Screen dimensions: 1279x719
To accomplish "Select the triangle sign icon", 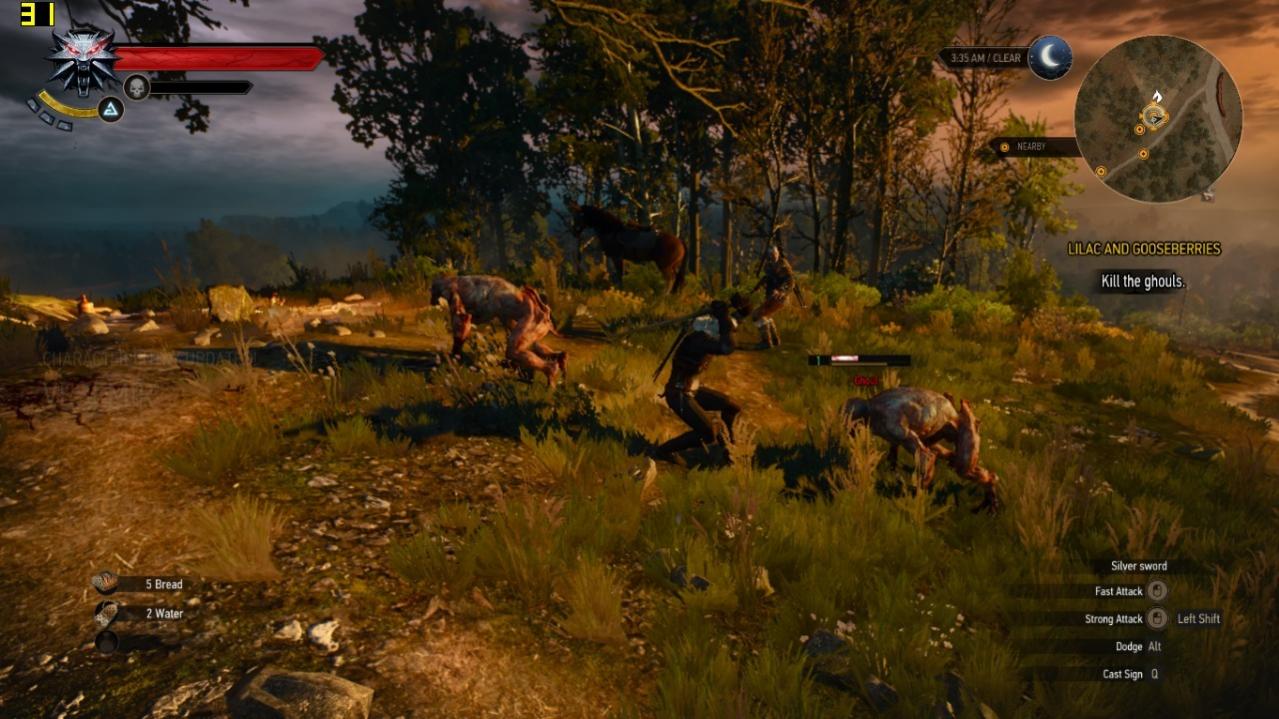I will pyautogui.click(x=111, y=110).
